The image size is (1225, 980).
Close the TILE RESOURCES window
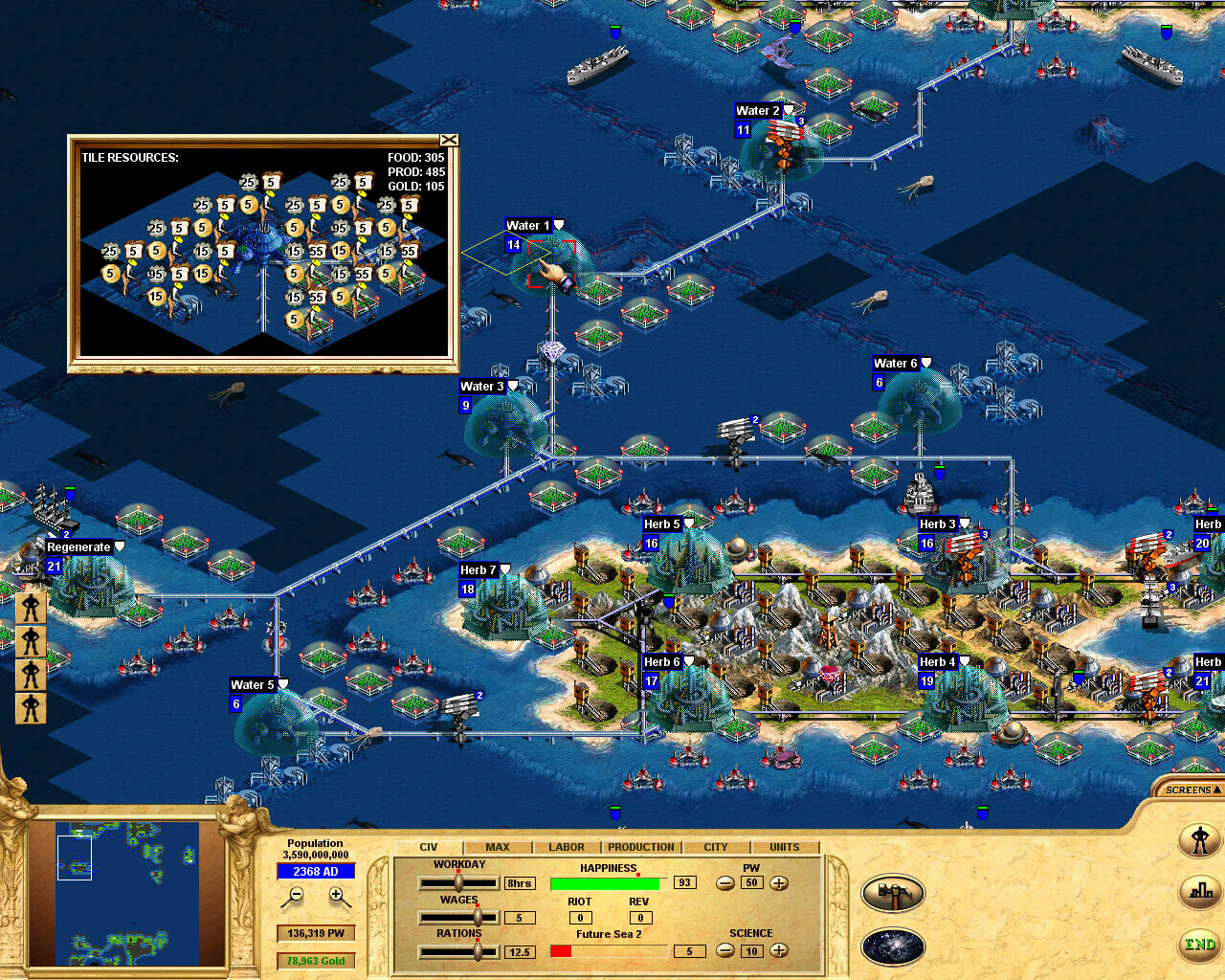450,139
